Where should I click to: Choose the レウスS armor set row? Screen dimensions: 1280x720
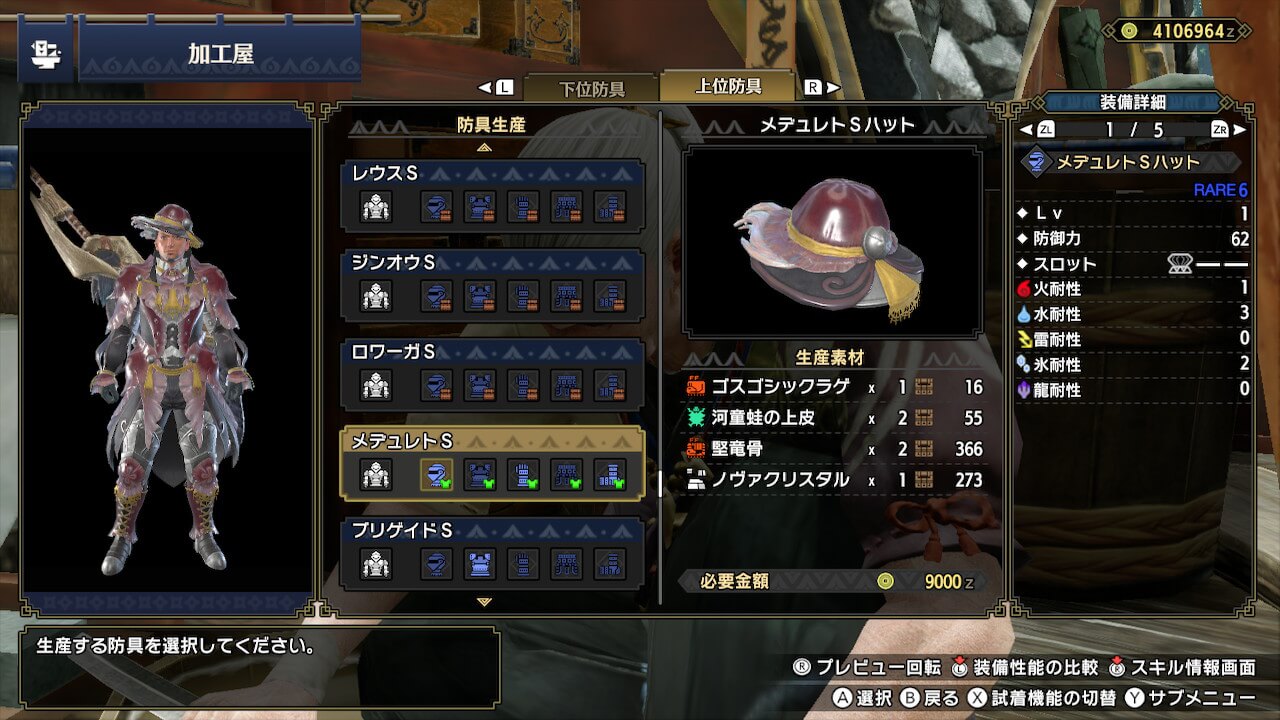[x=493, y=196]
